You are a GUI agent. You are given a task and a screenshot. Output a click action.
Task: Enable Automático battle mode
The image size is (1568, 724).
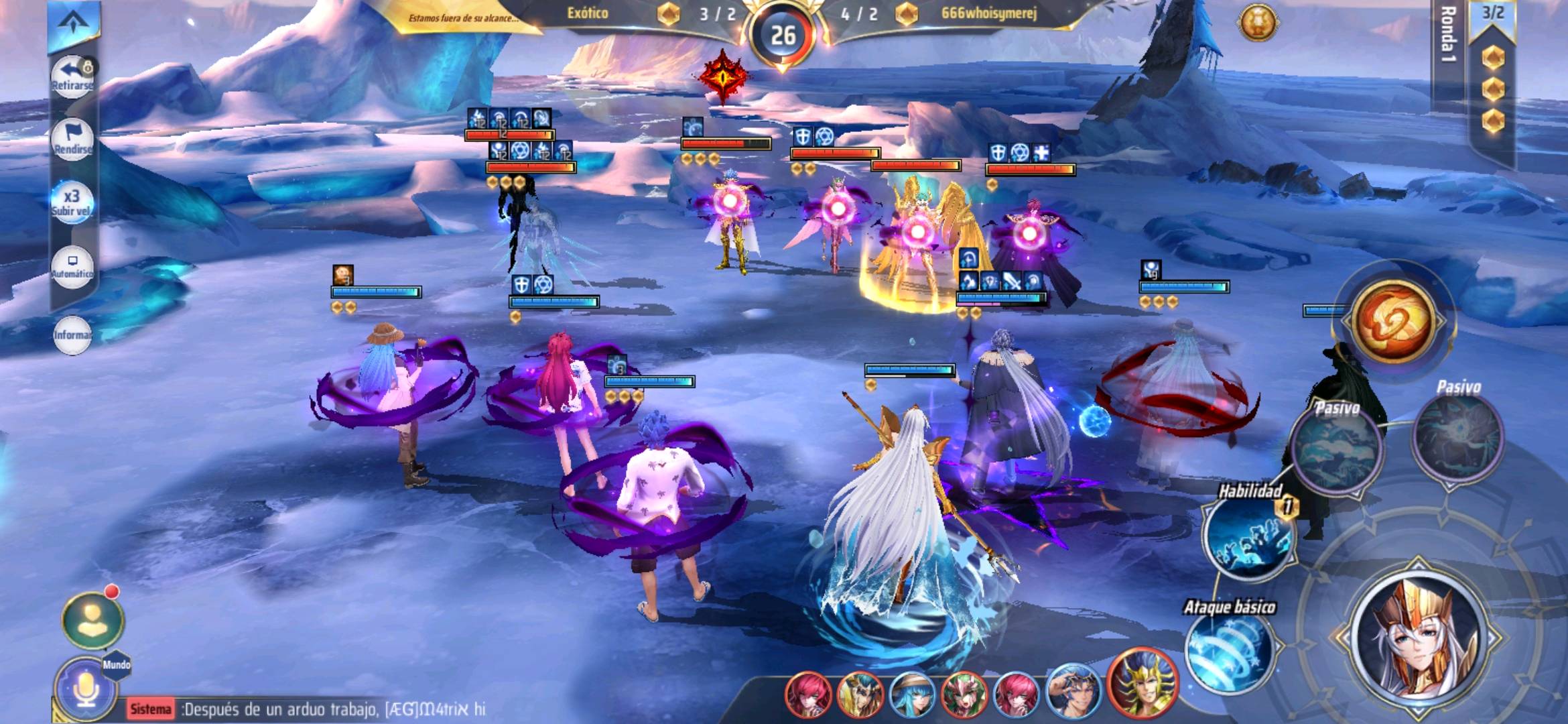coord(72,265)
